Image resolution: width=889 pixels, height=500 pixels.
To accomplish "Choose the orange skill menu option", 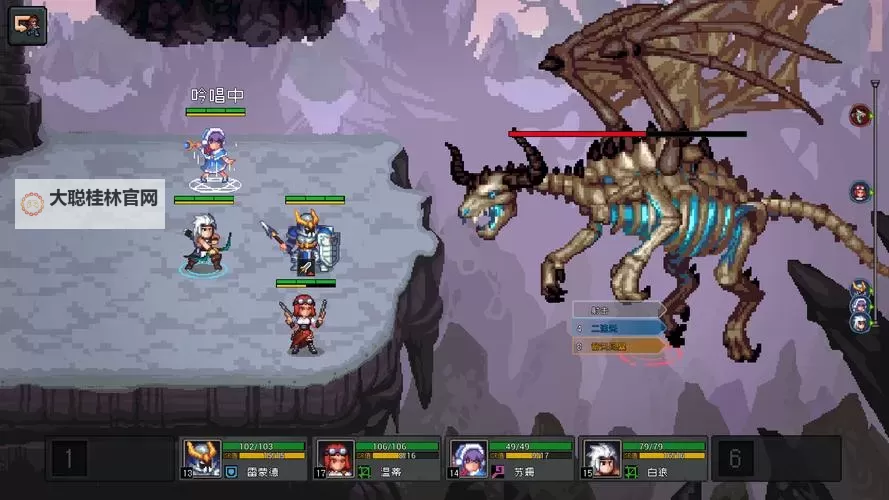I will click(617, 346).
